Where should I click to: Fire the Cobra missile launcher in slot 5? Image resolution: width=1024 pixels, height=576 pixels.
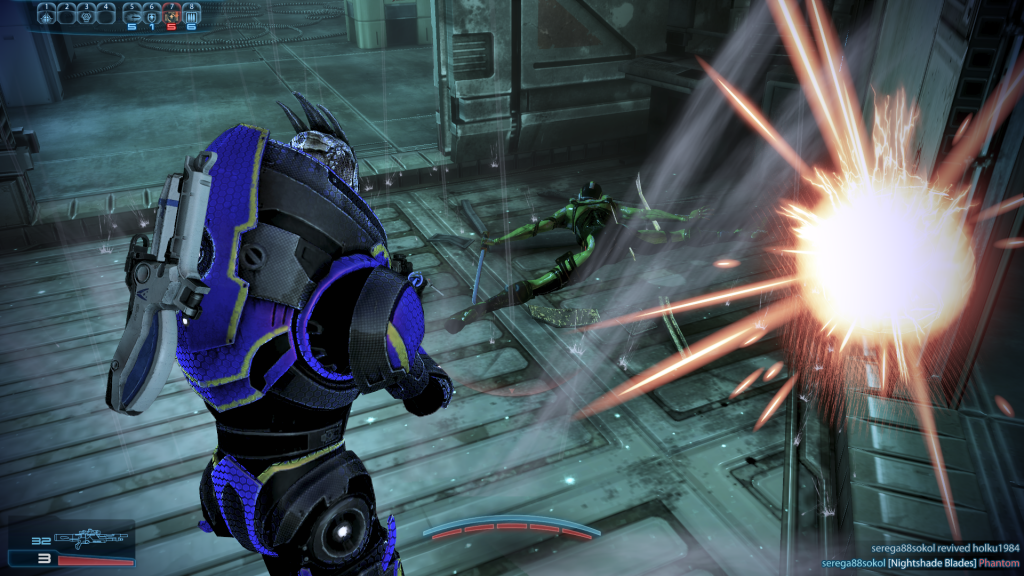pyautogui.click(x=133, y=14)
